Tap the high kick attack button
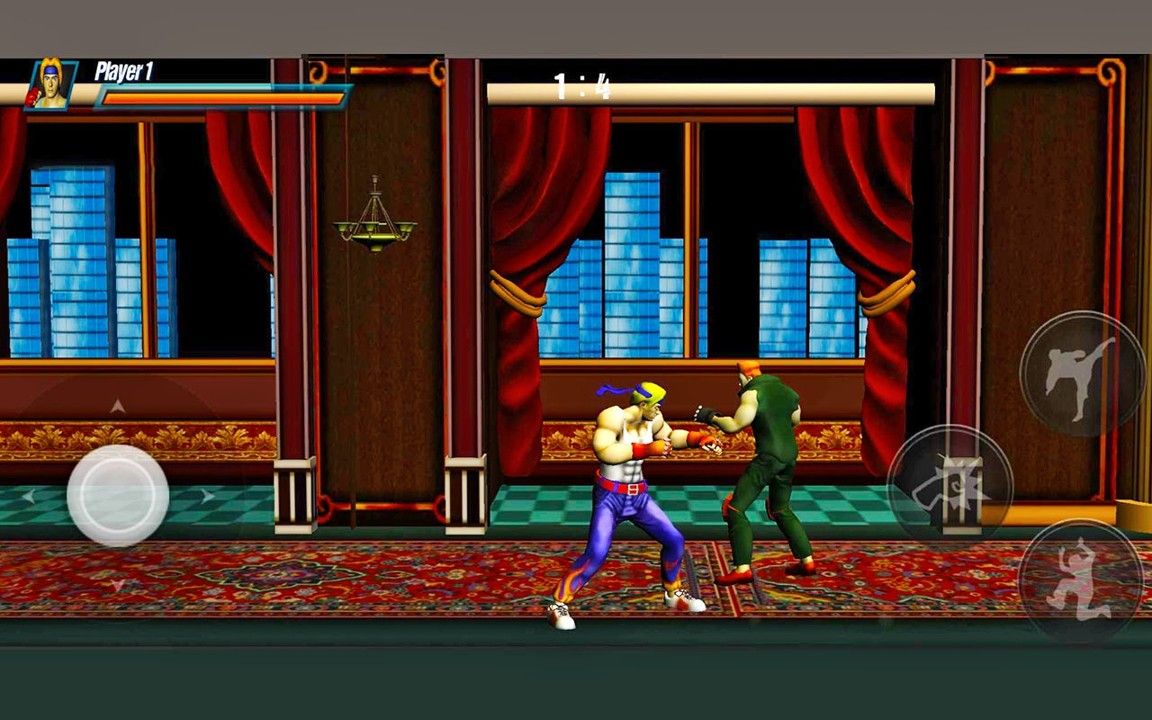 pyautogui.click(x=1081, y=374)
